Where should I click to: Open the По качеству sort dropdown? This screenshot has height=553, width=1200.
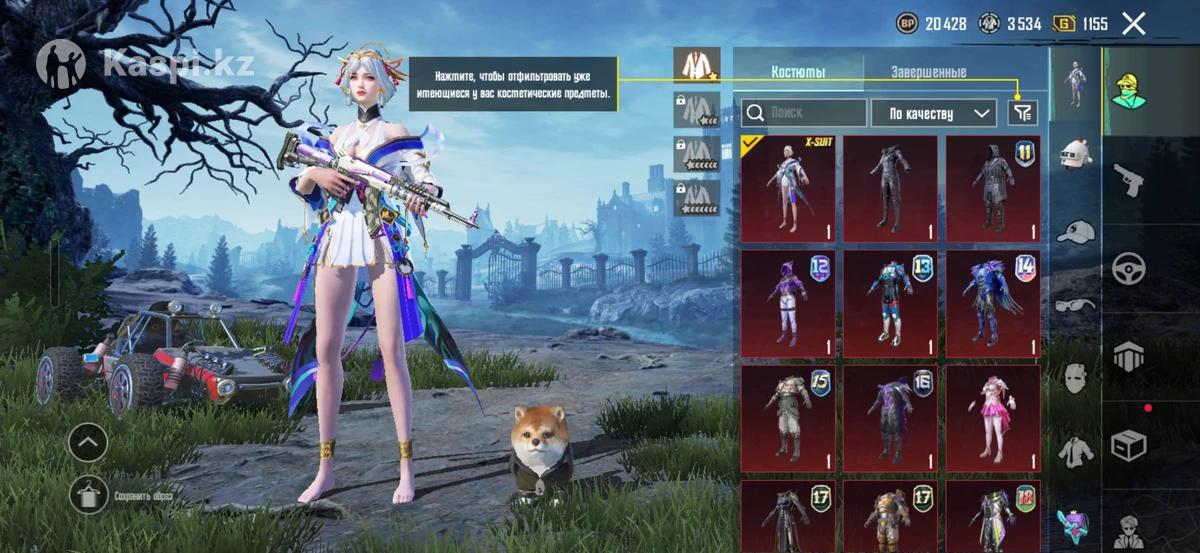coord(934,113)
